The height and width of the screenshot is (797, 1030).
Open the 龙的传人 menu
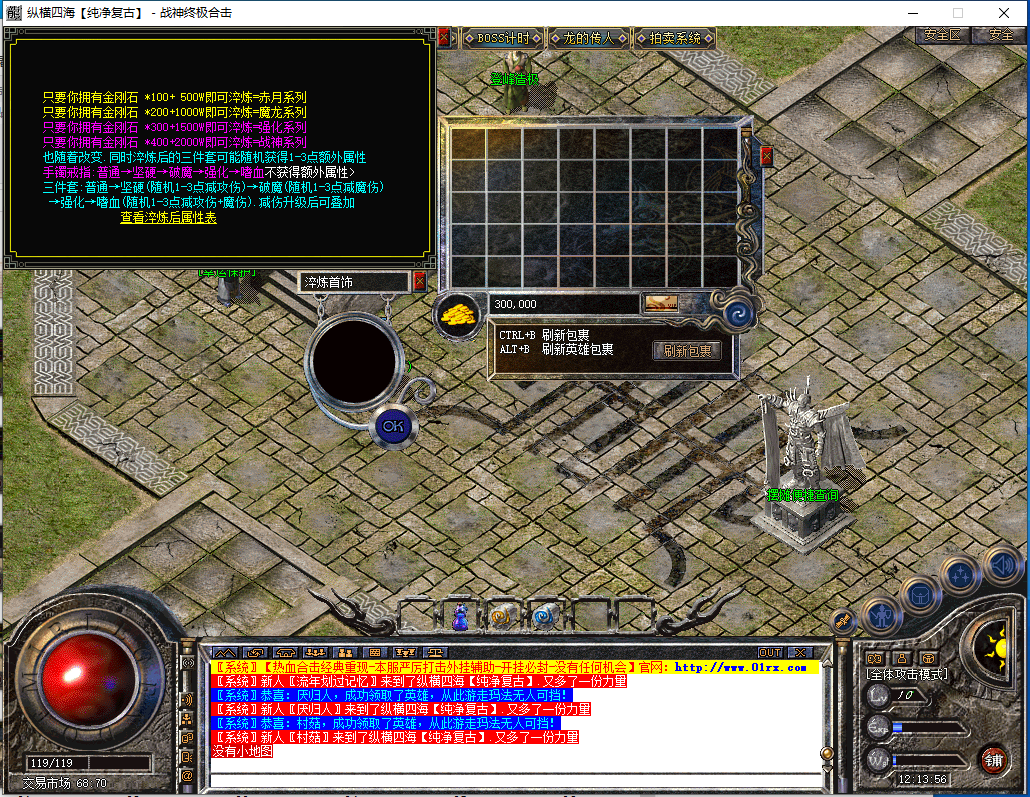point(588,39)
